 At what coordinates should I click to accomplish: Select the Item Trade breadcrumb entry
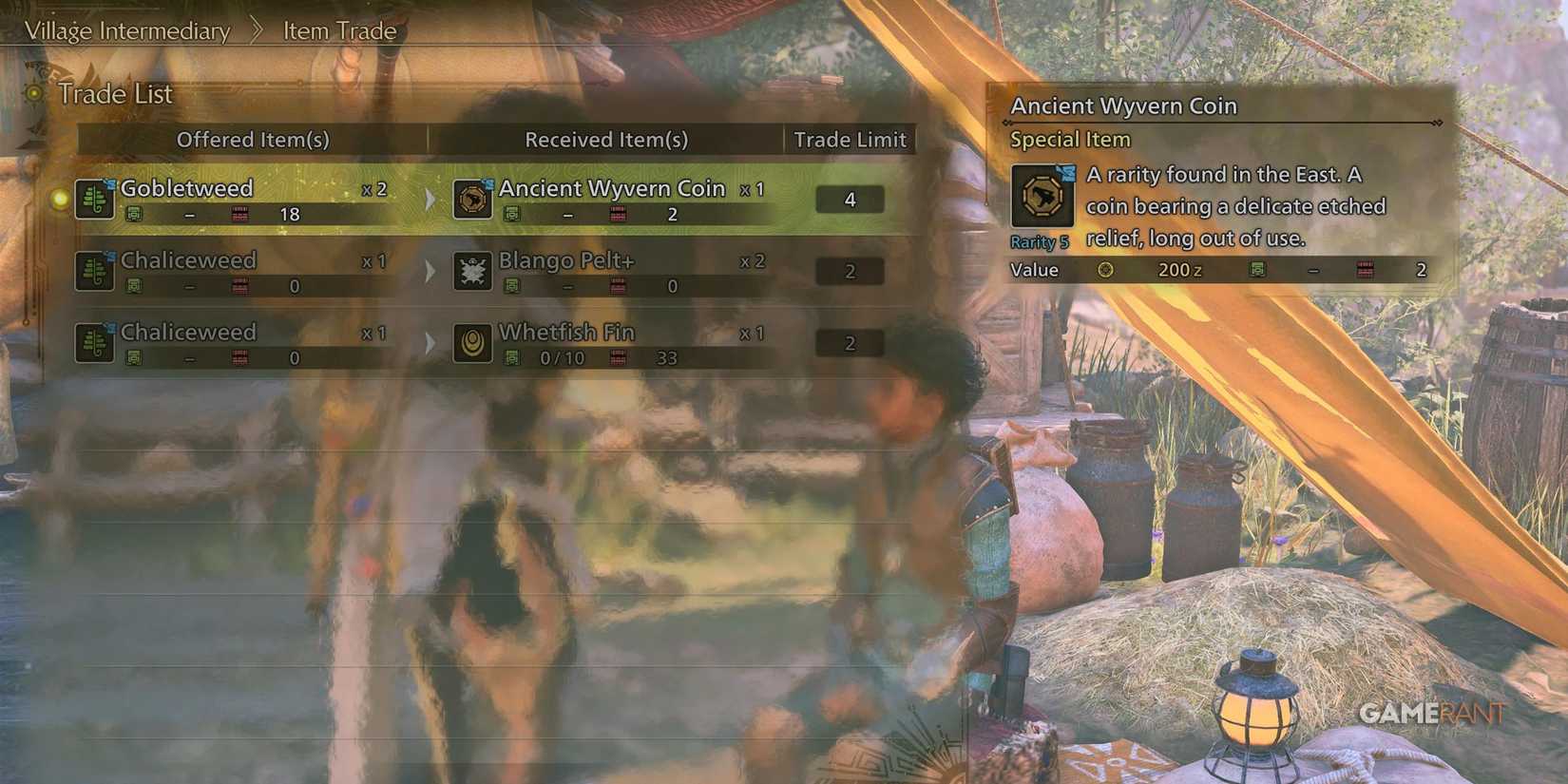(337, 30)
